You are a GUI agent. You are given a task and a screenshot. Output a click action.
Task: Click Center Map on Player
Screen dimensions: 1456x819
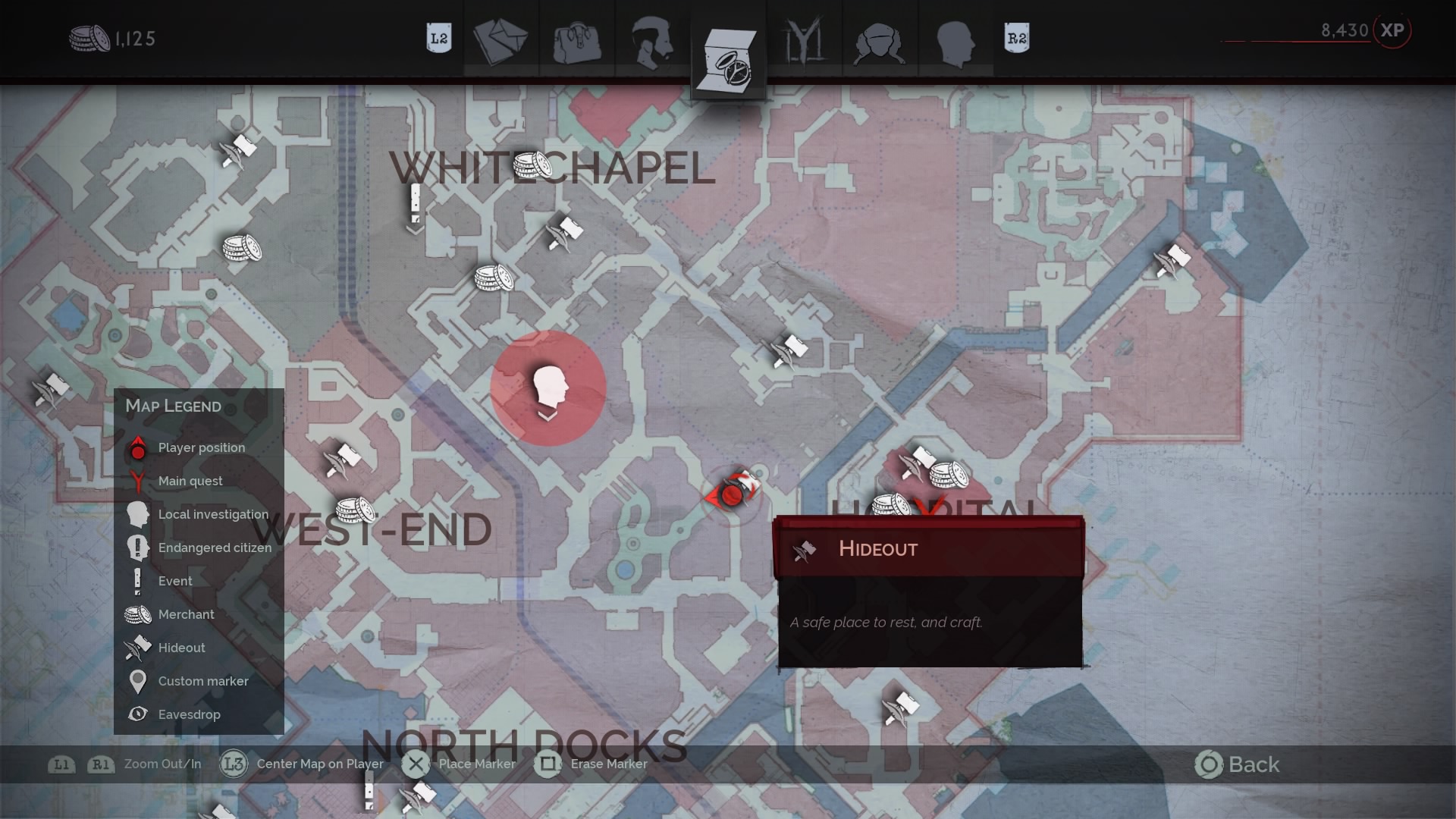pyautogui.click(x=234, y=764)
